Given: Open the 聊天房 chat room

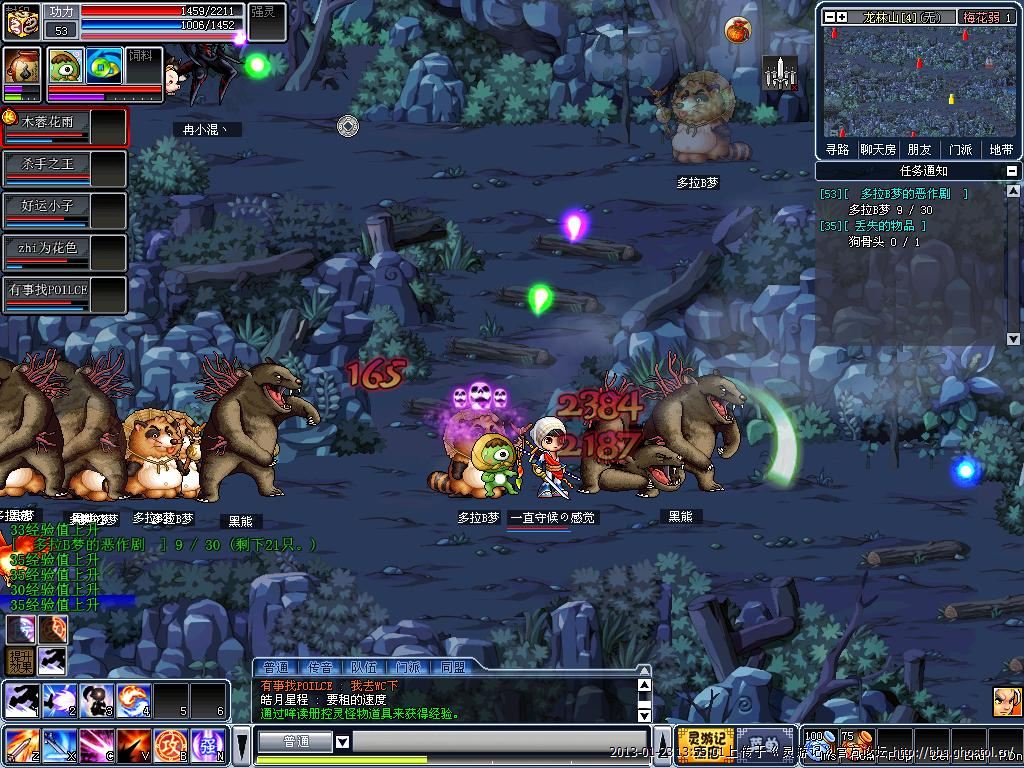Looking at the screenshot, I should (x=878, y=150).
